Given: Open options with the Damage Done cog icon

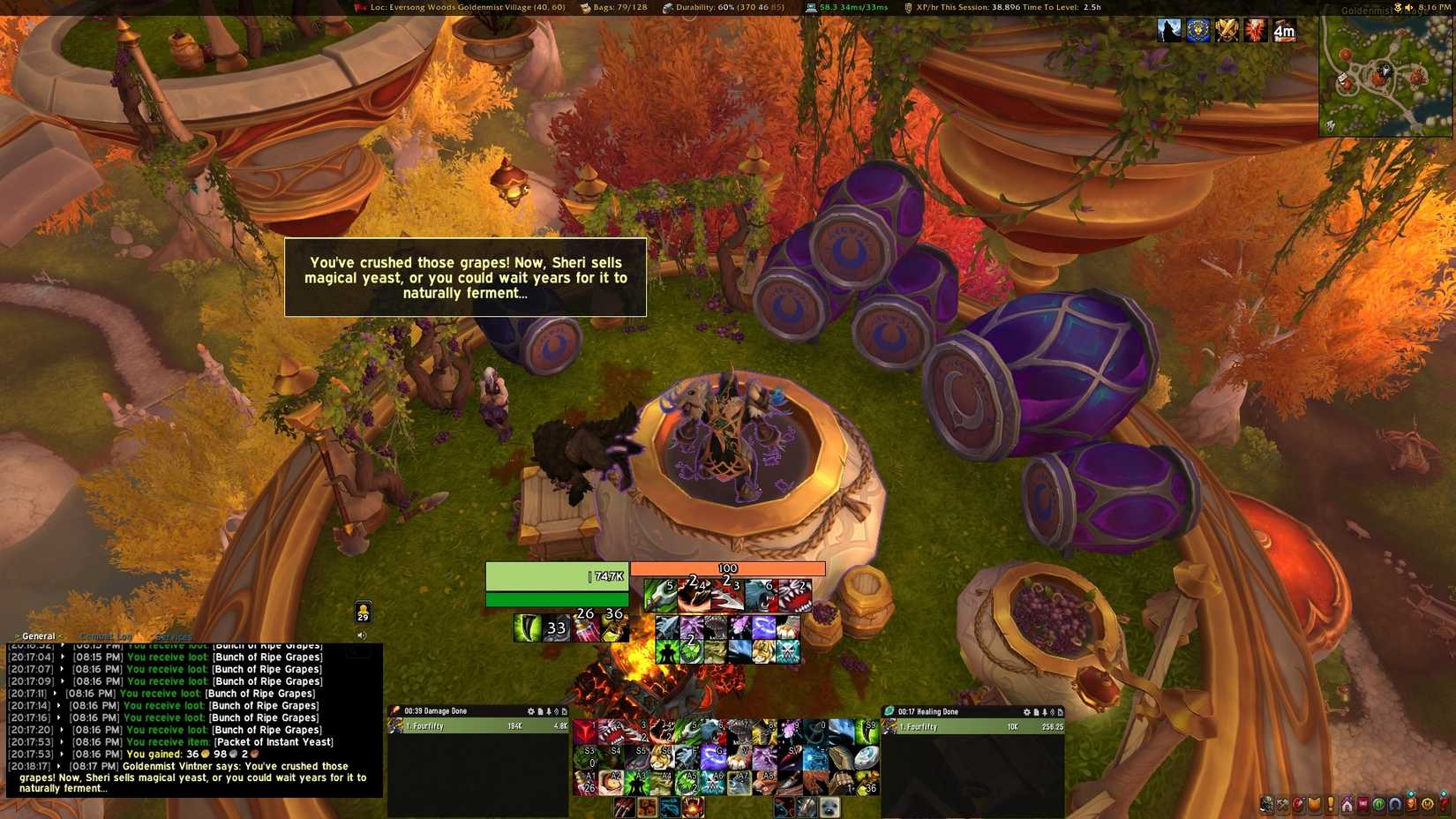Looking at the screenshot, I should [532, 711].
